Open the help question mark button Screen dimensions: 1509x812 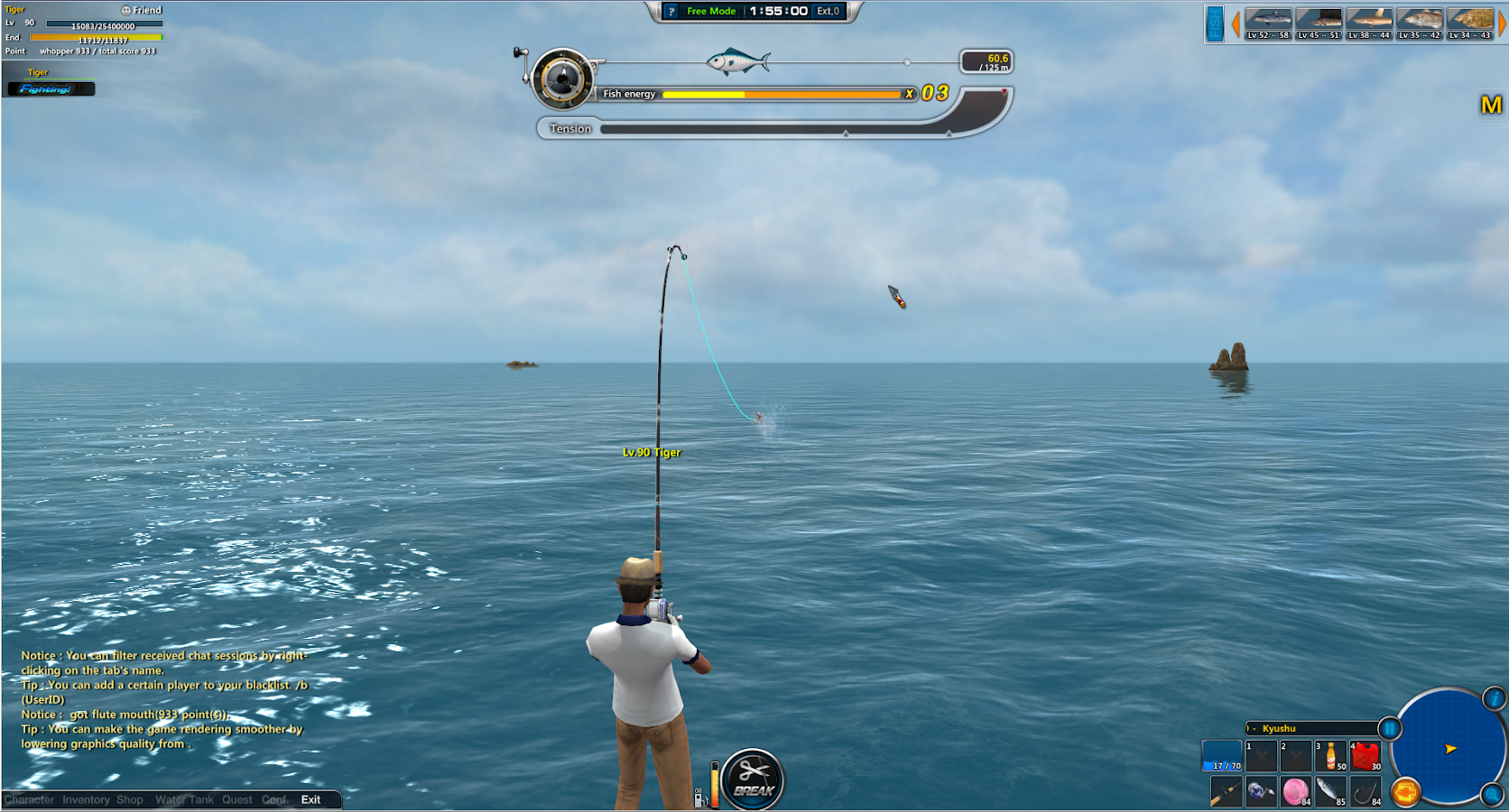[x=671, y=11]
